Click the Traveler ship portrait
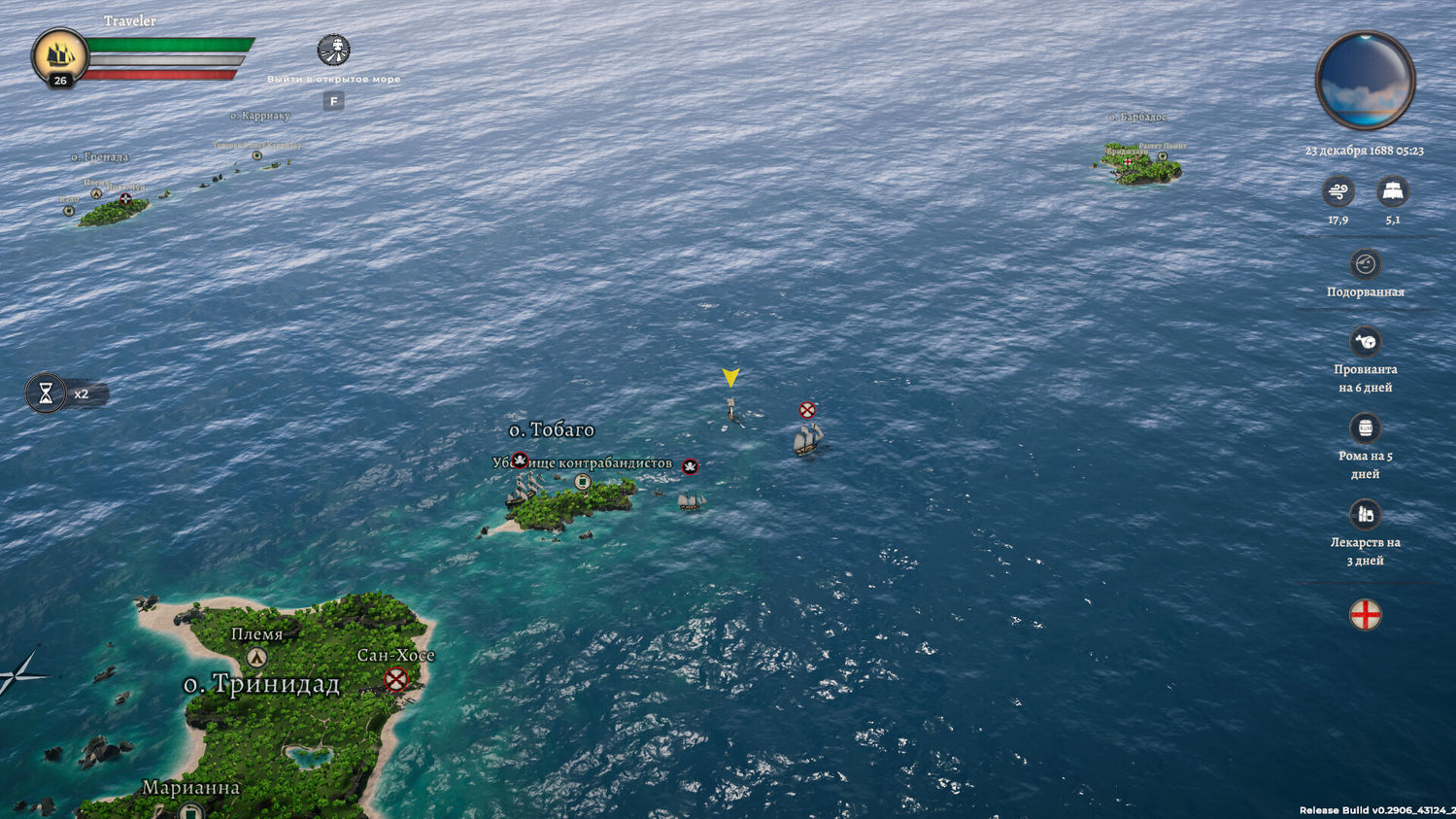This screenshot has height=819, width=1456. pos(59,56)
